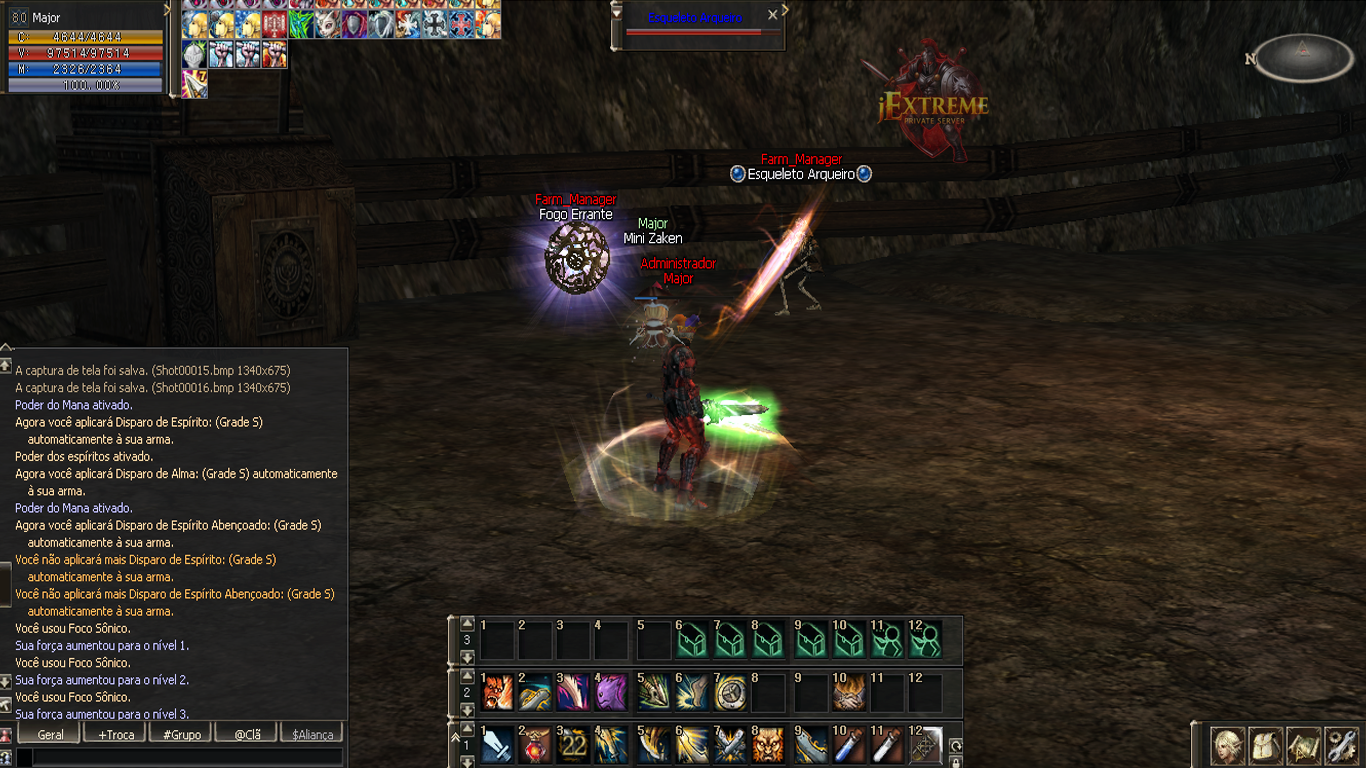Open the character status portrait button
This screenshot has height=768, width=1366.
coord(1228,746)
